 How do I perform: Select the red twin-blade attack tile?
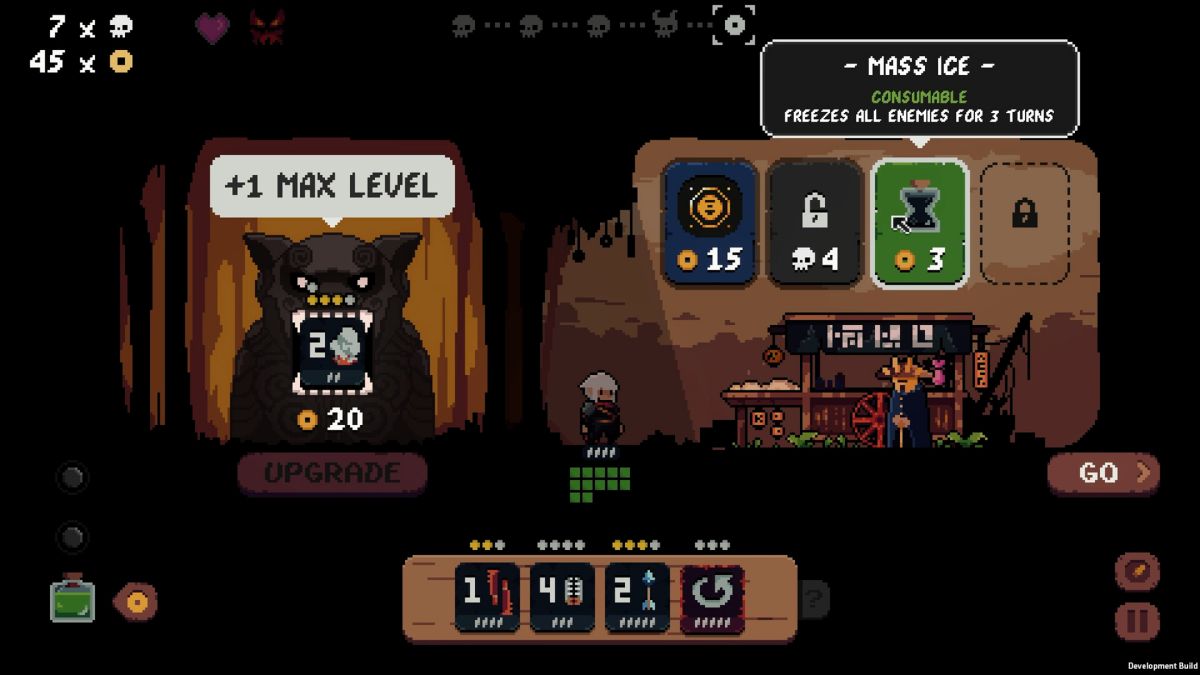point(487,598)
